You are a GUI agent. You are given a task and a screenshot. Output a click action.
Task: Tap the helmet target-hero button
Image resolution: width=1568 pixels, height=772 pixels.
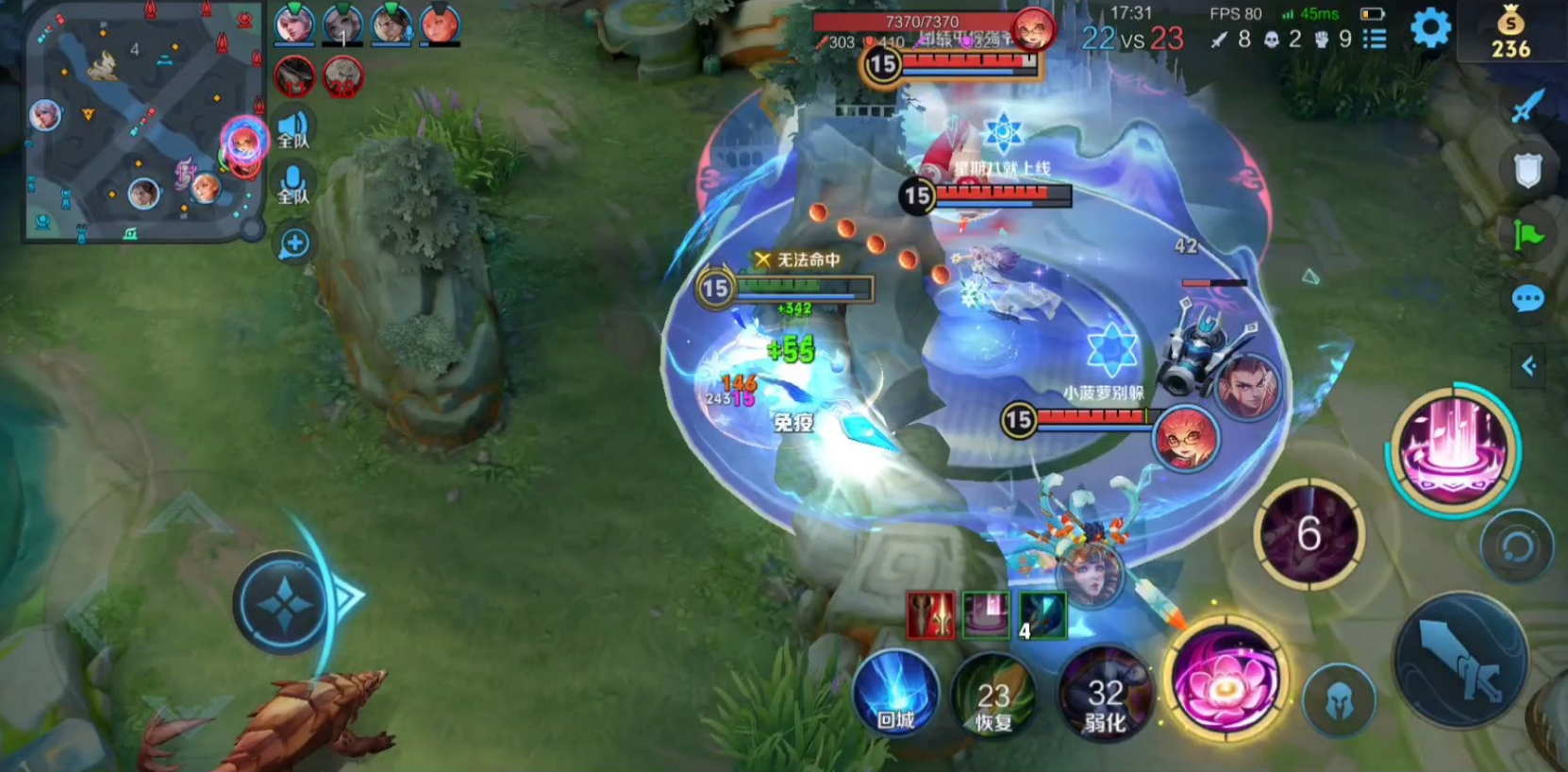pyautogui.click(x=1339, y=701)
